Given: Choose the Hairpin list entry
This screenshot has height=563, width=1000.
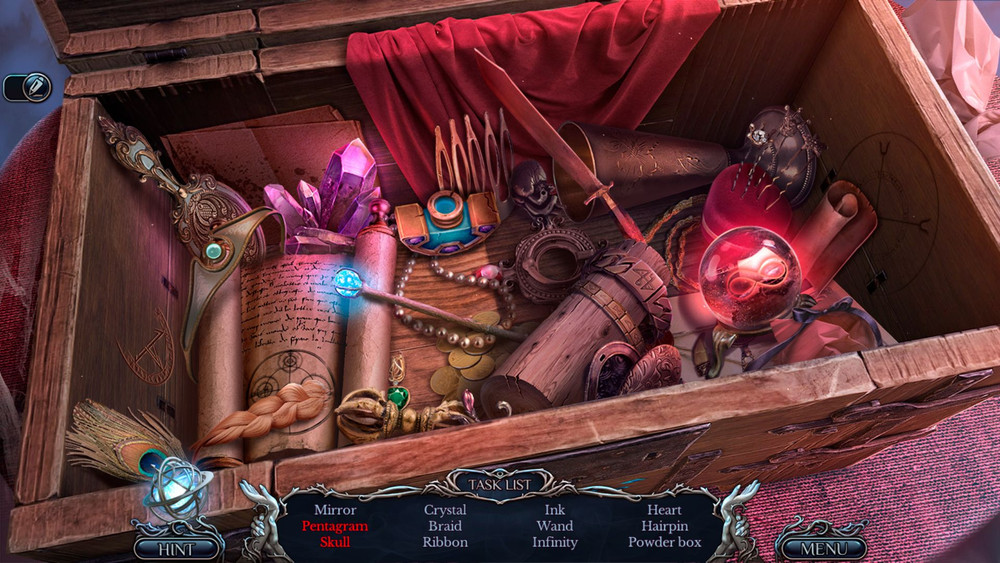Looking at the screenshot, I should click(664, 526).
